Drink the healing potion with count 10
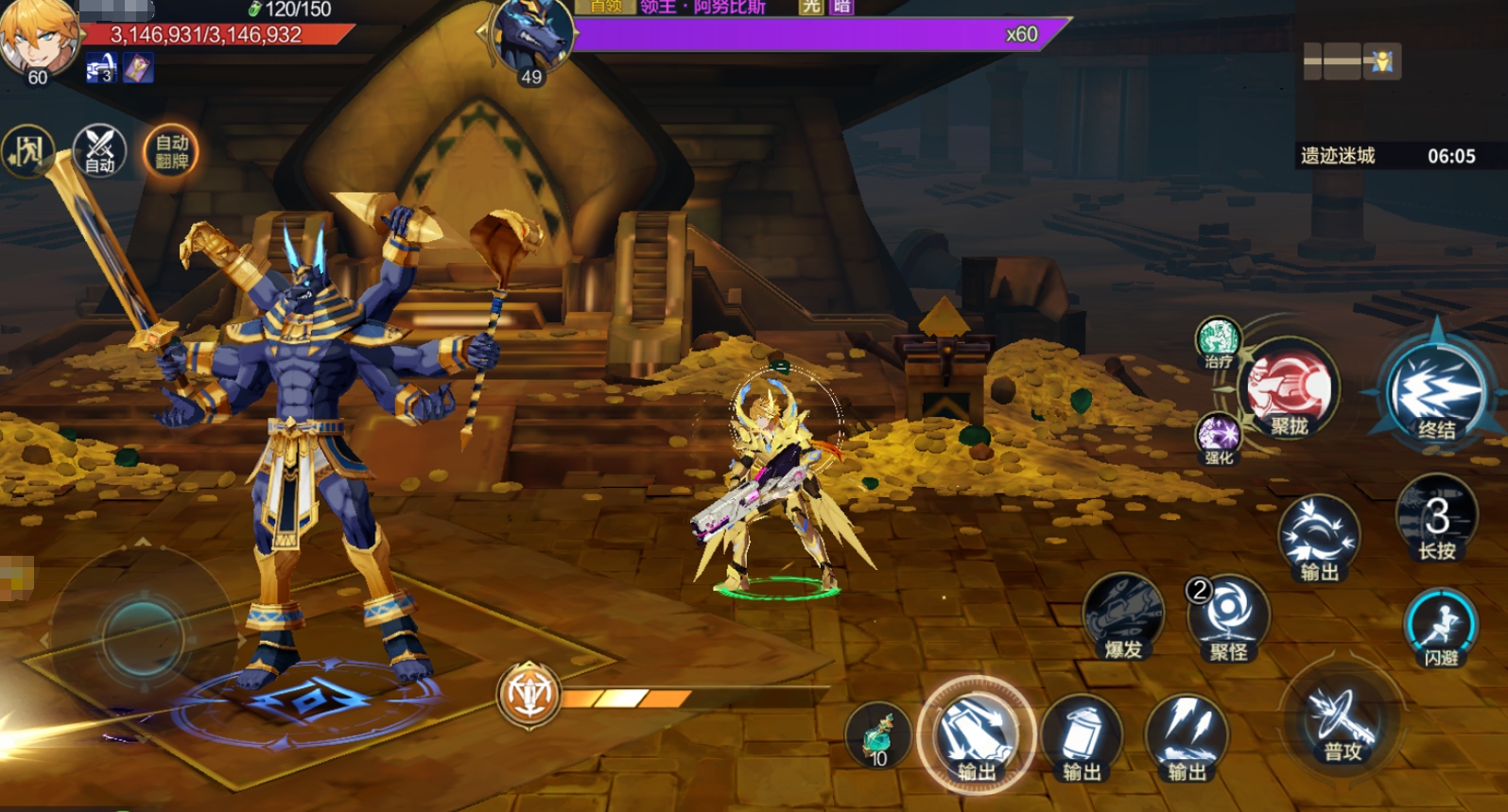The image size is (1508, 812). (x=878, y=735)
